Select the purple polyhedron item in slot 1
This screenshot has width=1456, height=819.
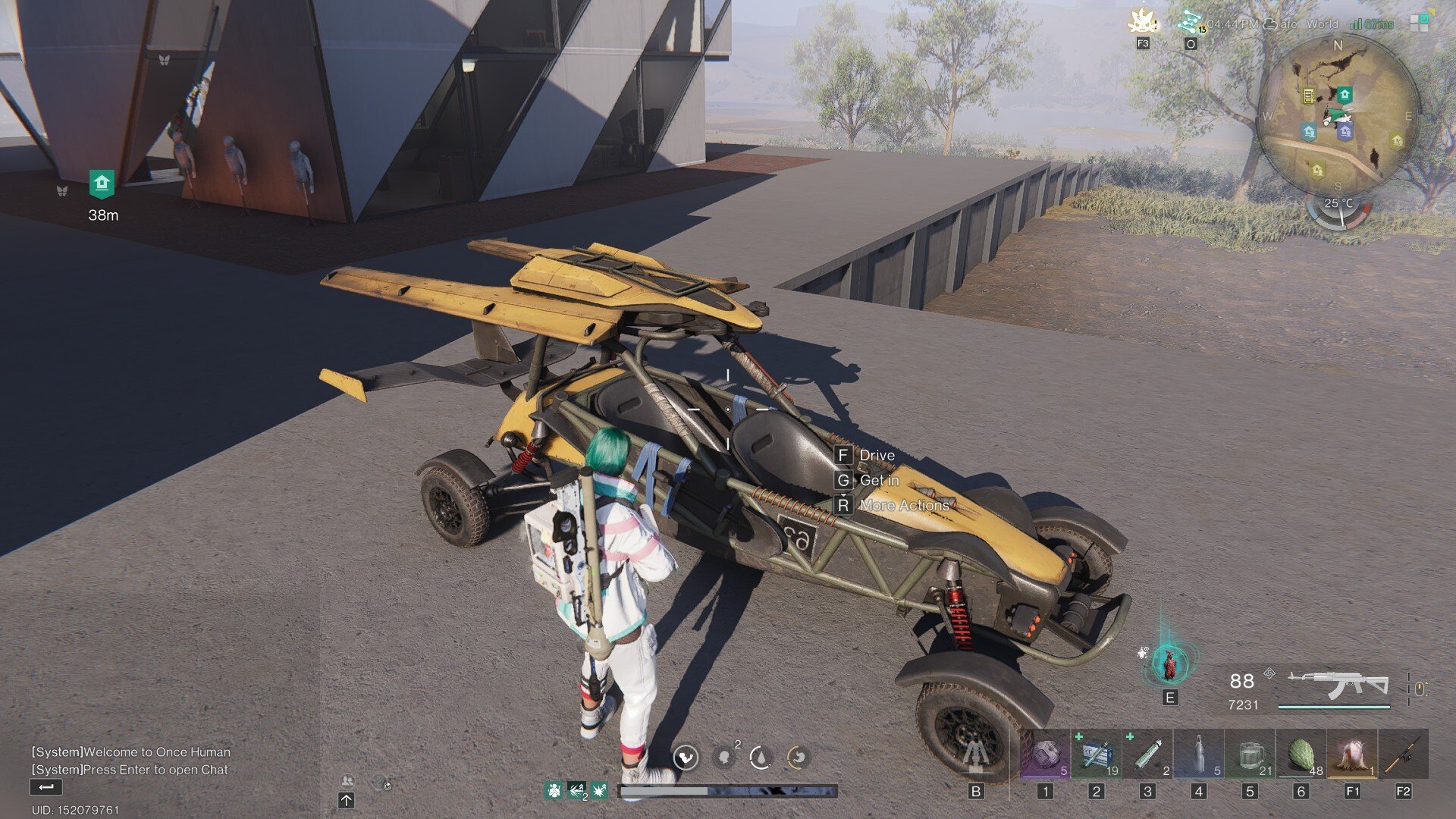[x=1045, y=755]
